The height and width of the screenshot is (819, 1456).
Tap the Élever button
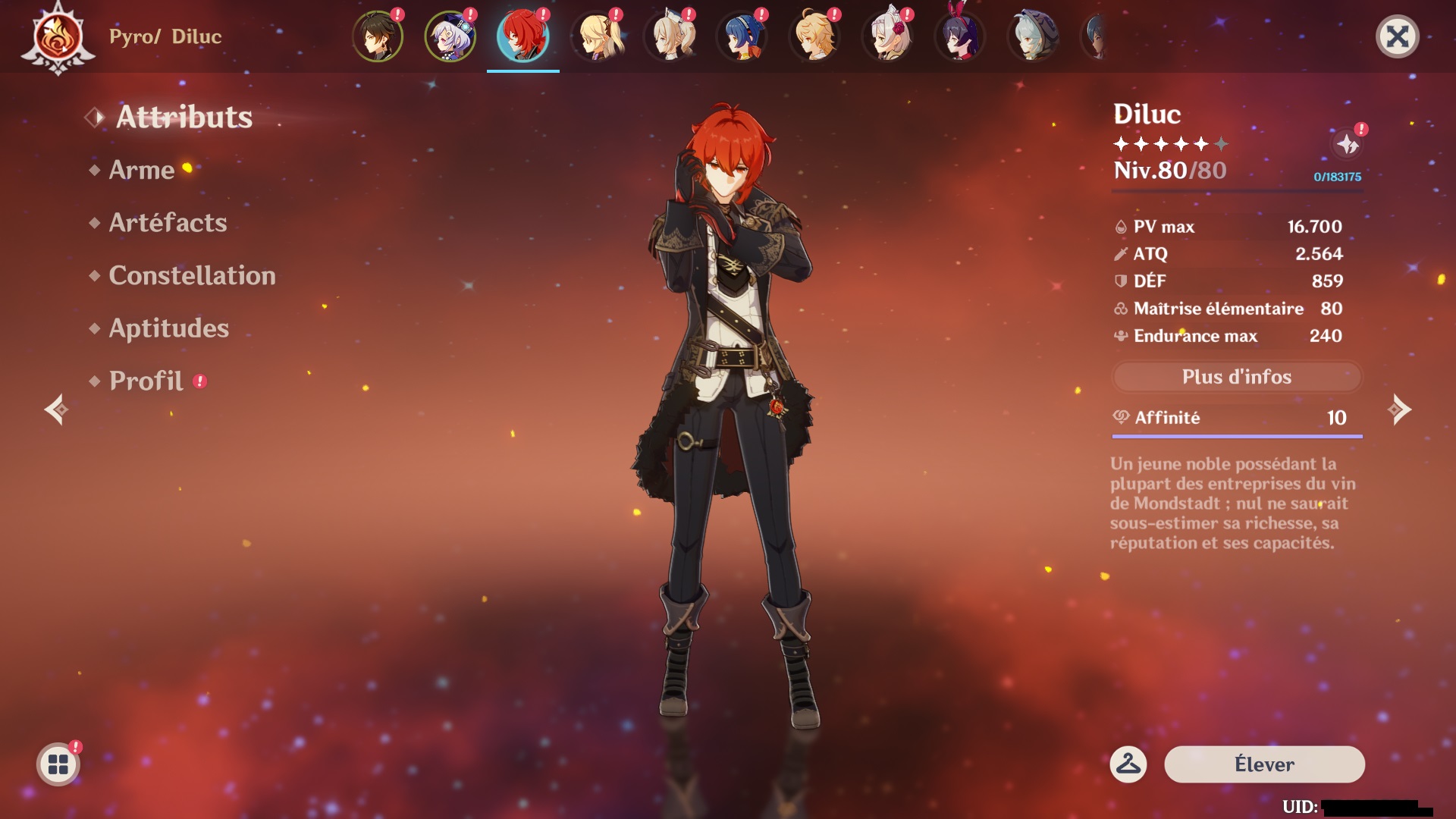pos(1264,764)
